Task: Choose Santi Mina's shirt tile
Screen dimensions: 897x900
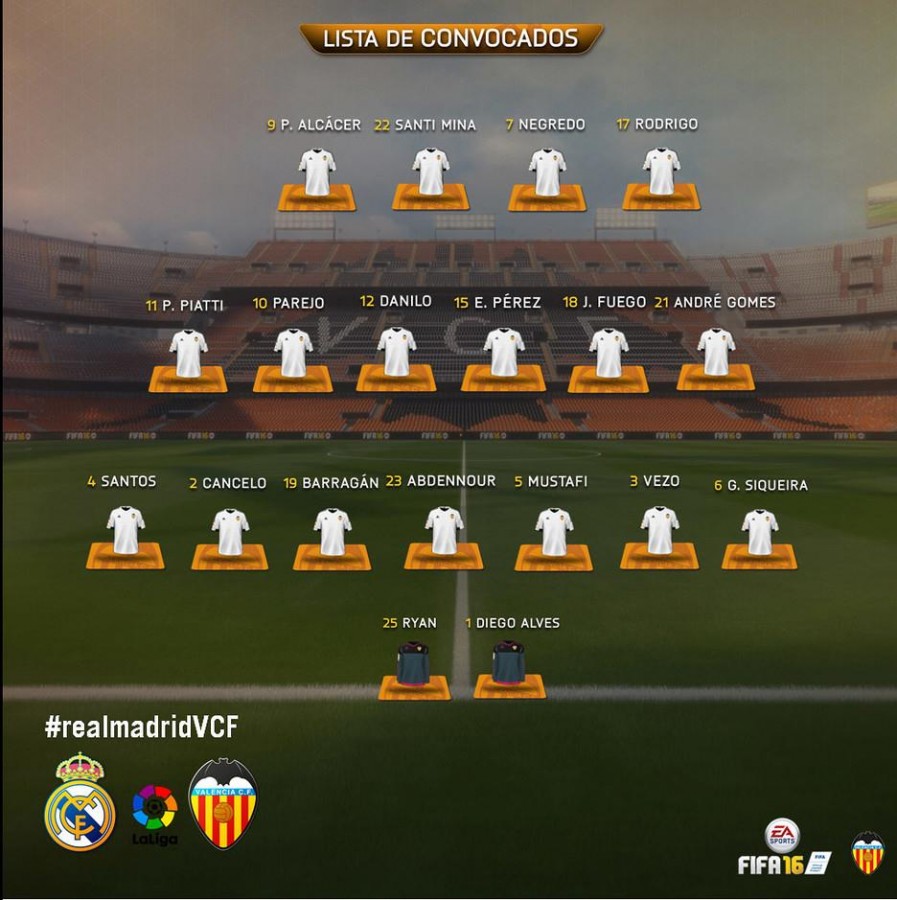Action: click(x=431, y=172)
